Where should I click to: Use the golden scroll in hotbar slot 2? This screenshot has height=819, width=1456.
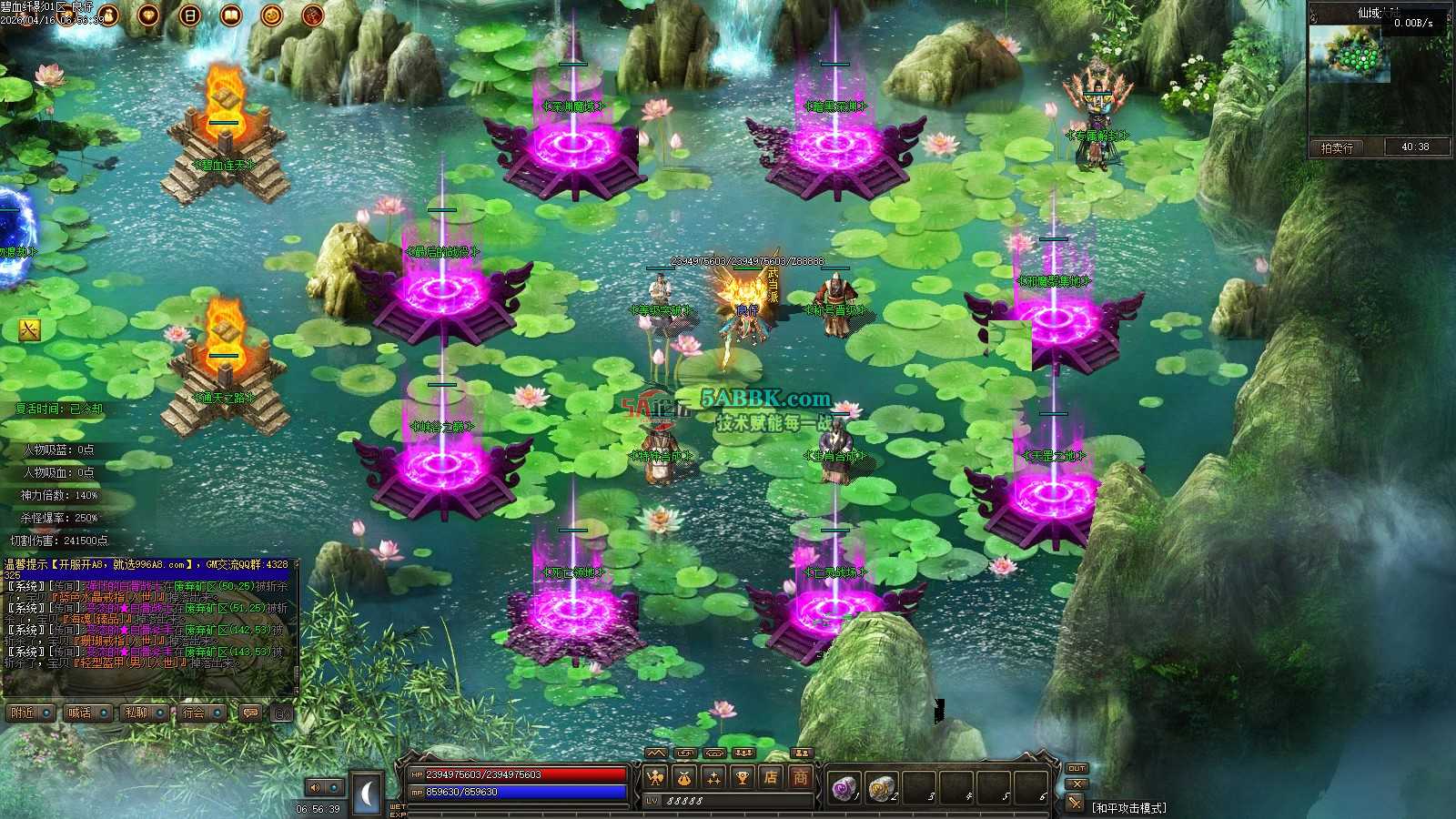[881, 787]
